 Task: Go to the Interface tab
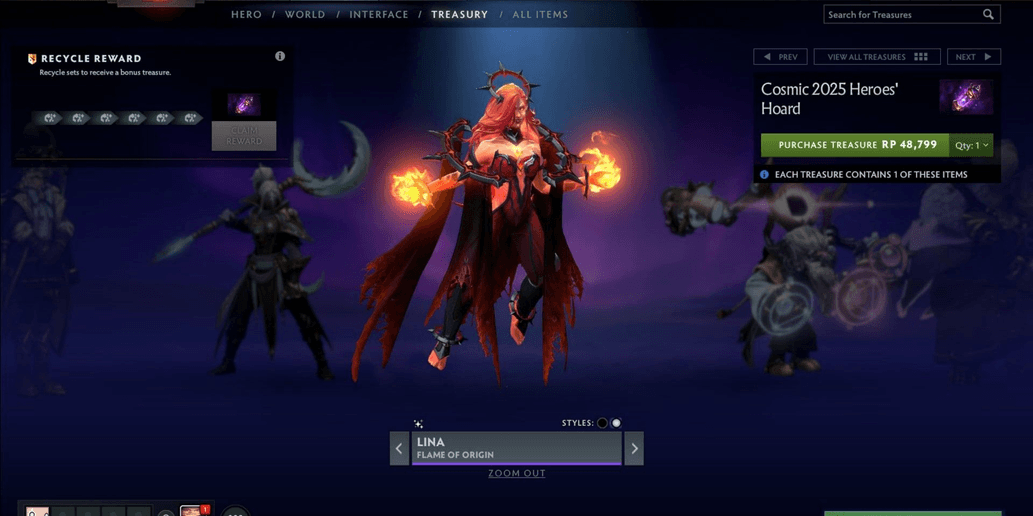click(379, 15)
